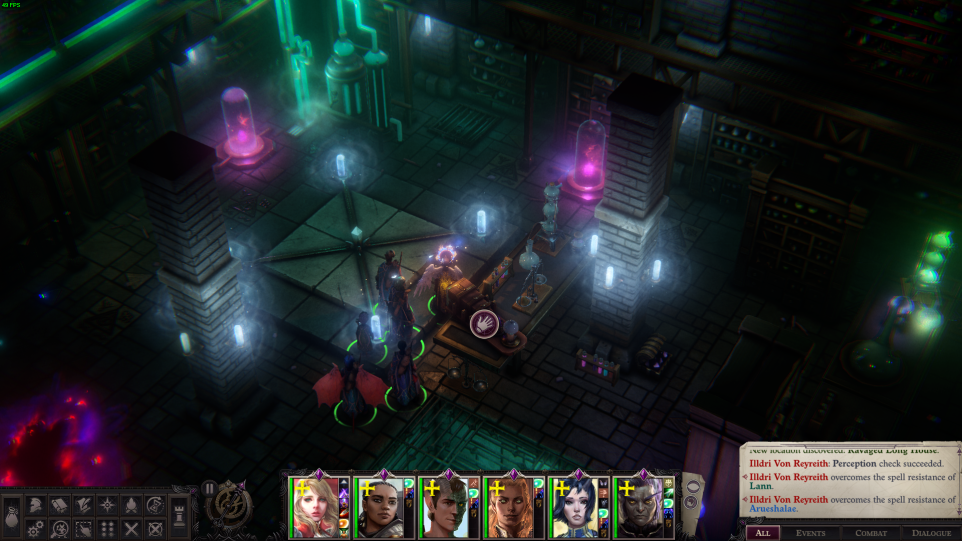Open settings with the gears icon
The width and height of the screenshot is (962, 541).
pos(35,528)
